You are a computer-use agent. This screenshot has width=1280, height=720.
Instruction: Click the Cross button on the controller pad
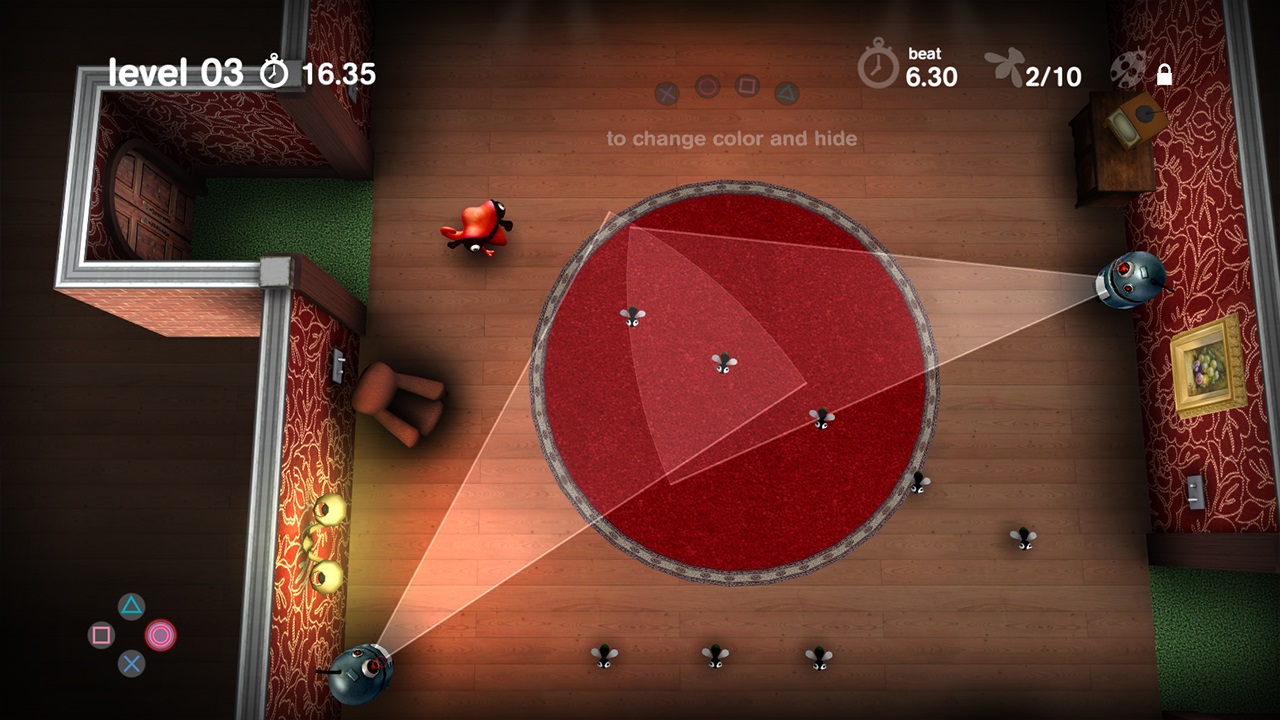click(131, 663)
